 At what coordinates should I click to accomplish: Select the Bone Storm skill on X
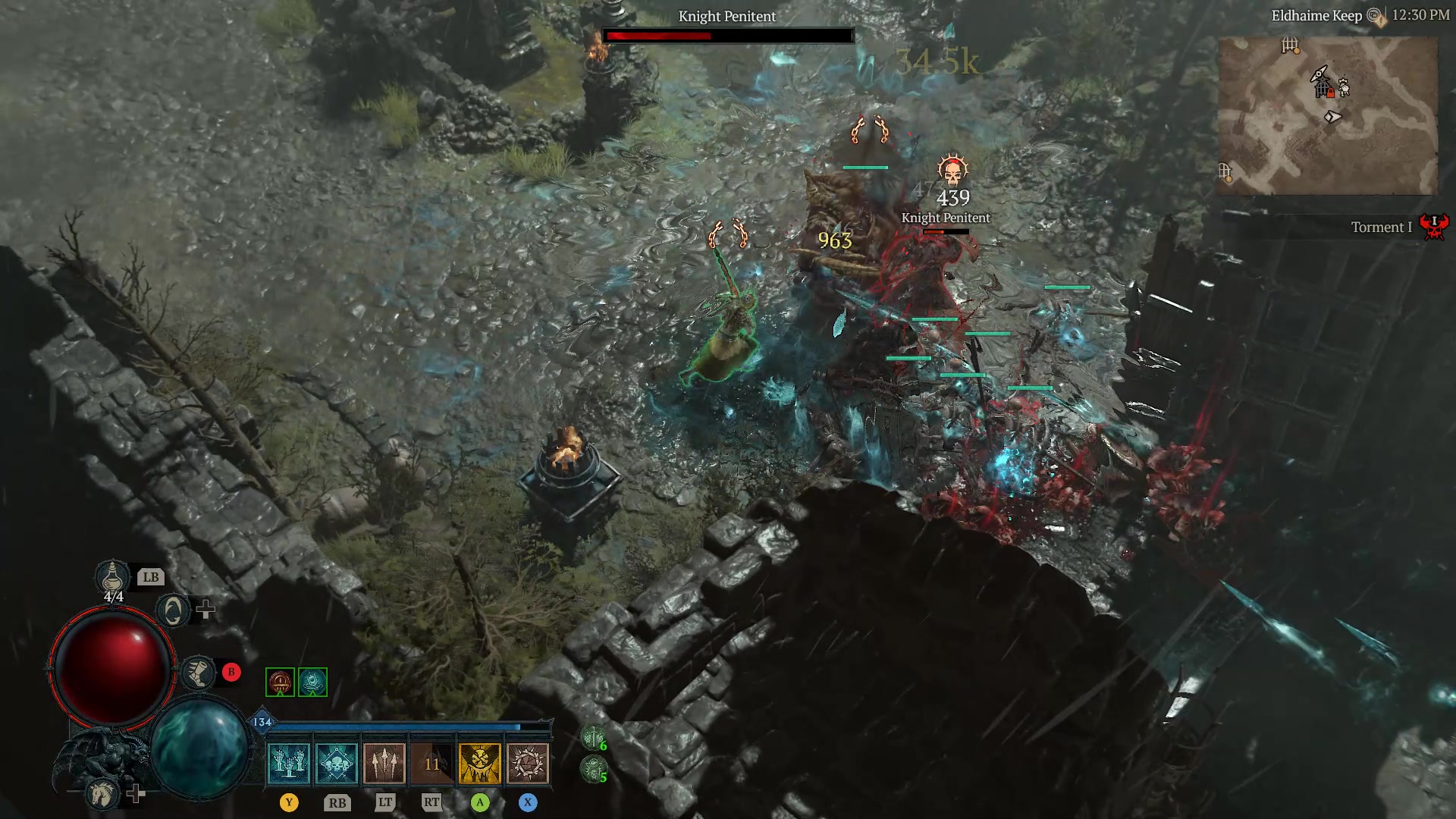(x=528, y=763)
